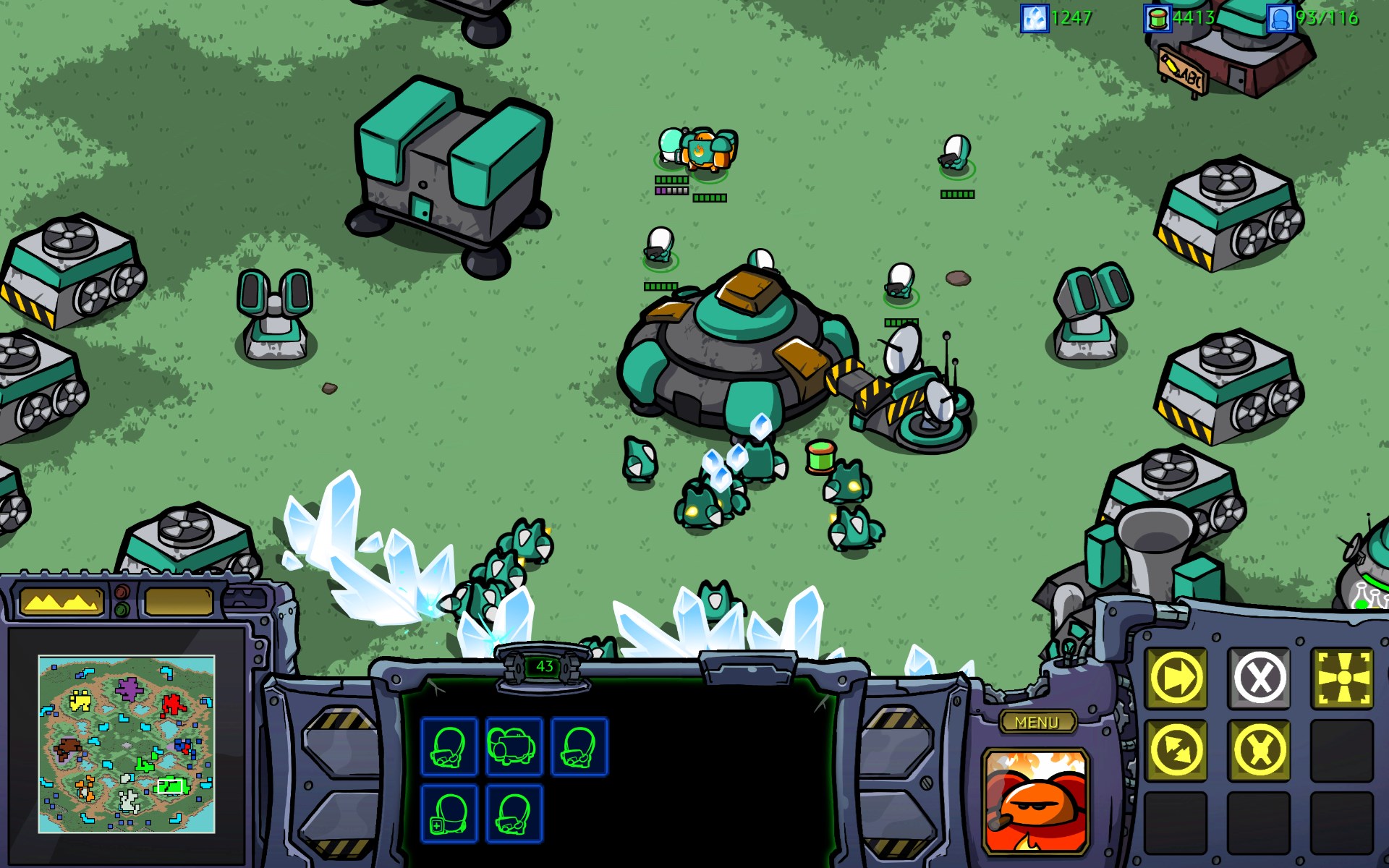Choose the Attack command
Viewport: 1389px width, 868px height.
[x=1343, y=678]
